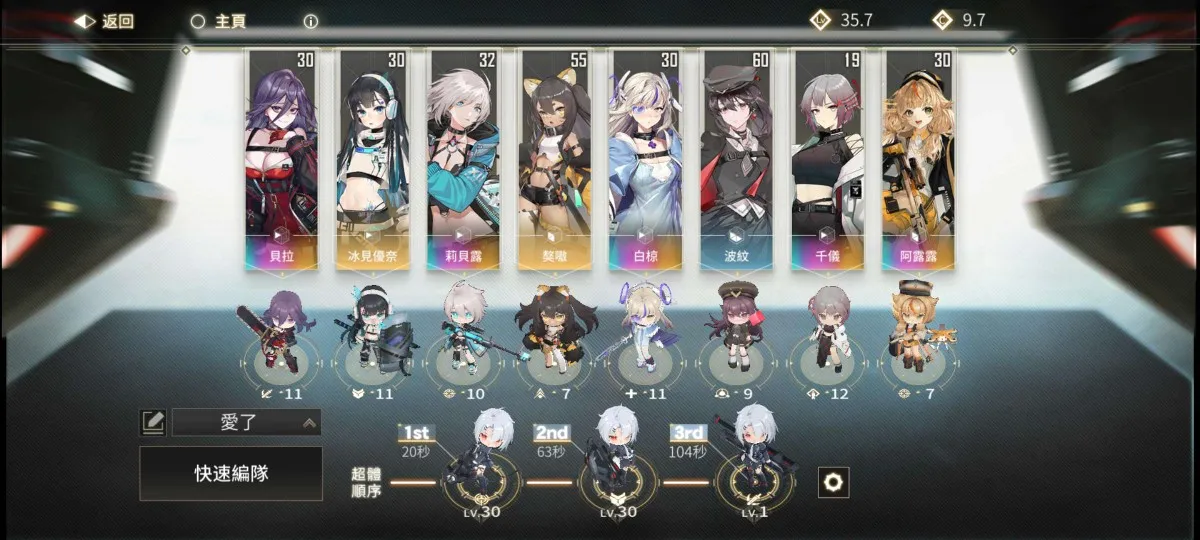Image resolution: width=1200 pixels, height=540 pixels.
Task: Return to the 主頁 home screen
Action: (x=218, y=21)
